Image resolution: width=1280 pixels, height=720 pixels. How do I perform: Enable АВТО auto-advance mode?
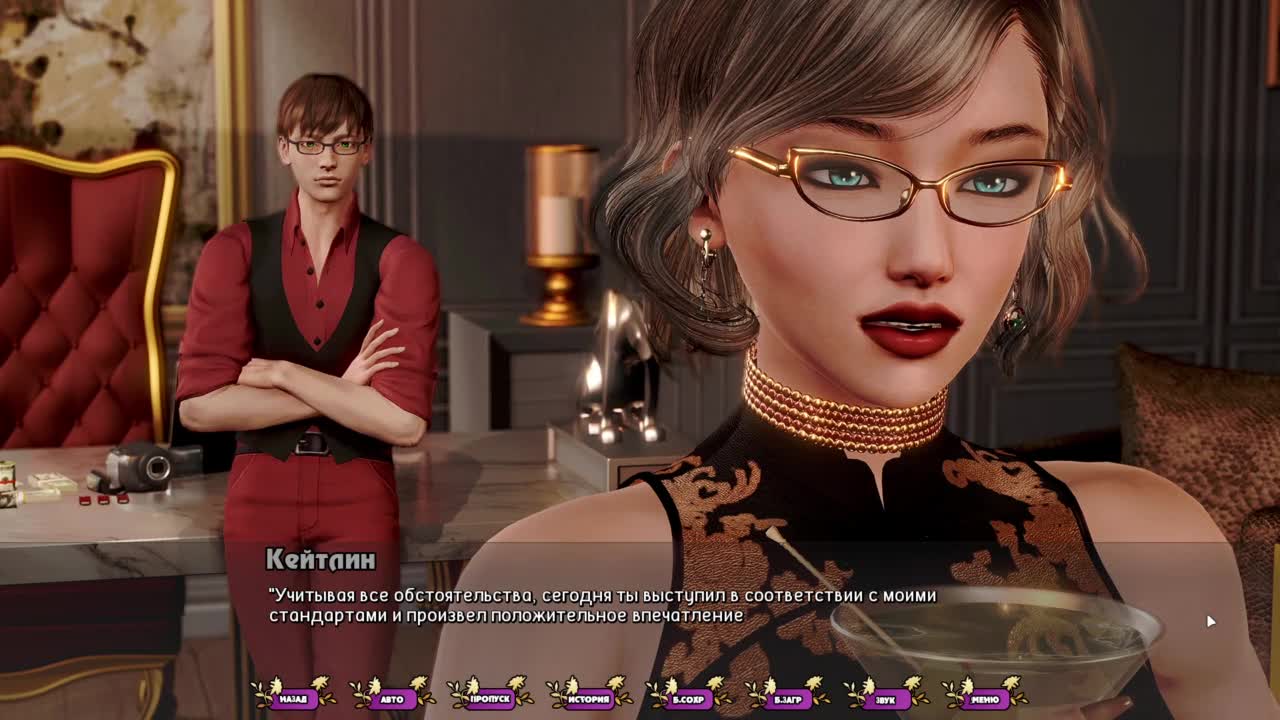tap(392, 699)
